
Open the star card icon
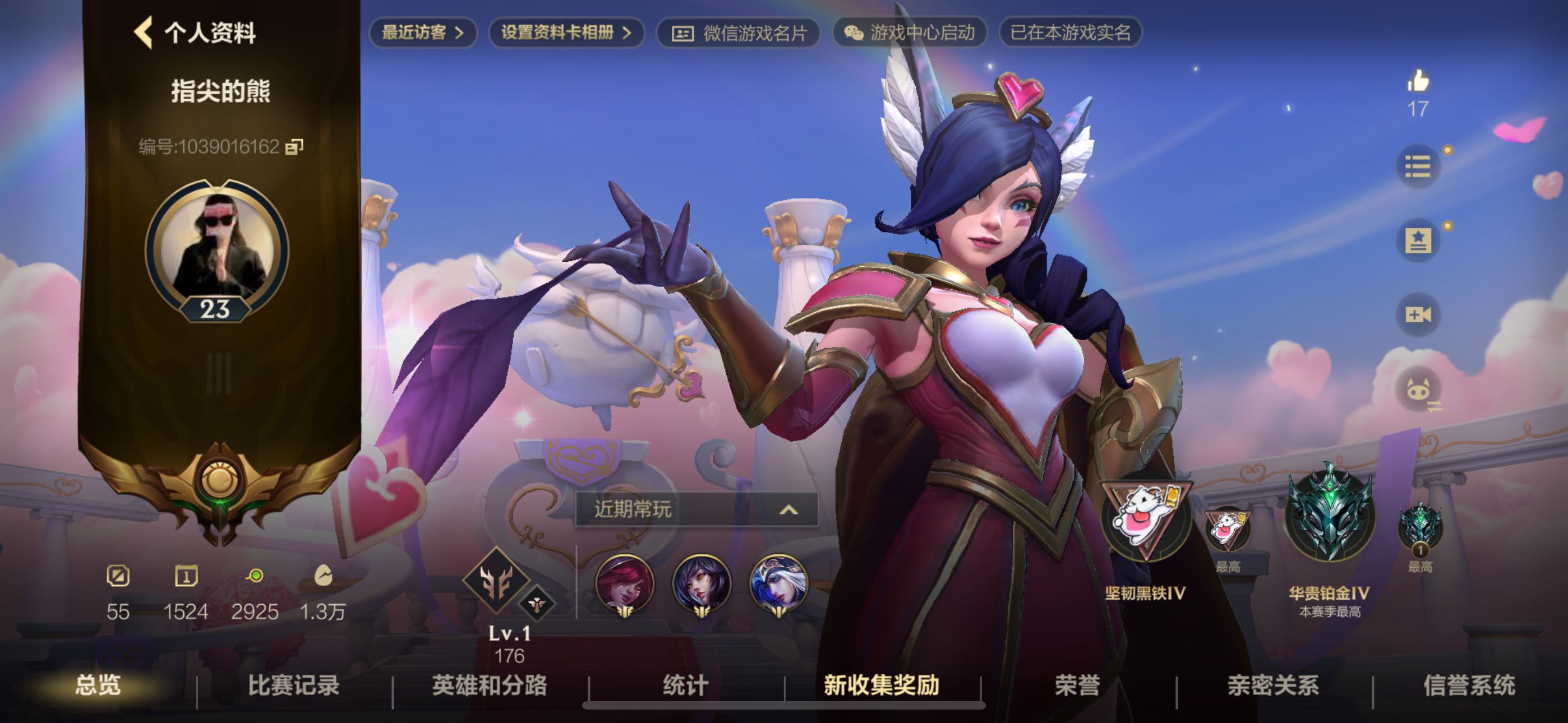[x=1418, y=240]
